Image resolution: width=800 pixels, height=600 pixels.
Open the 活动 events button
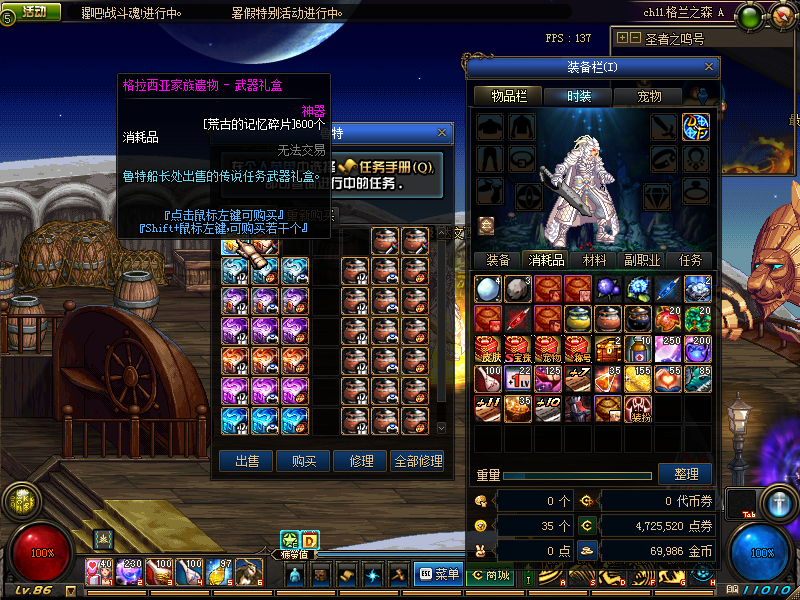point(34,11)
